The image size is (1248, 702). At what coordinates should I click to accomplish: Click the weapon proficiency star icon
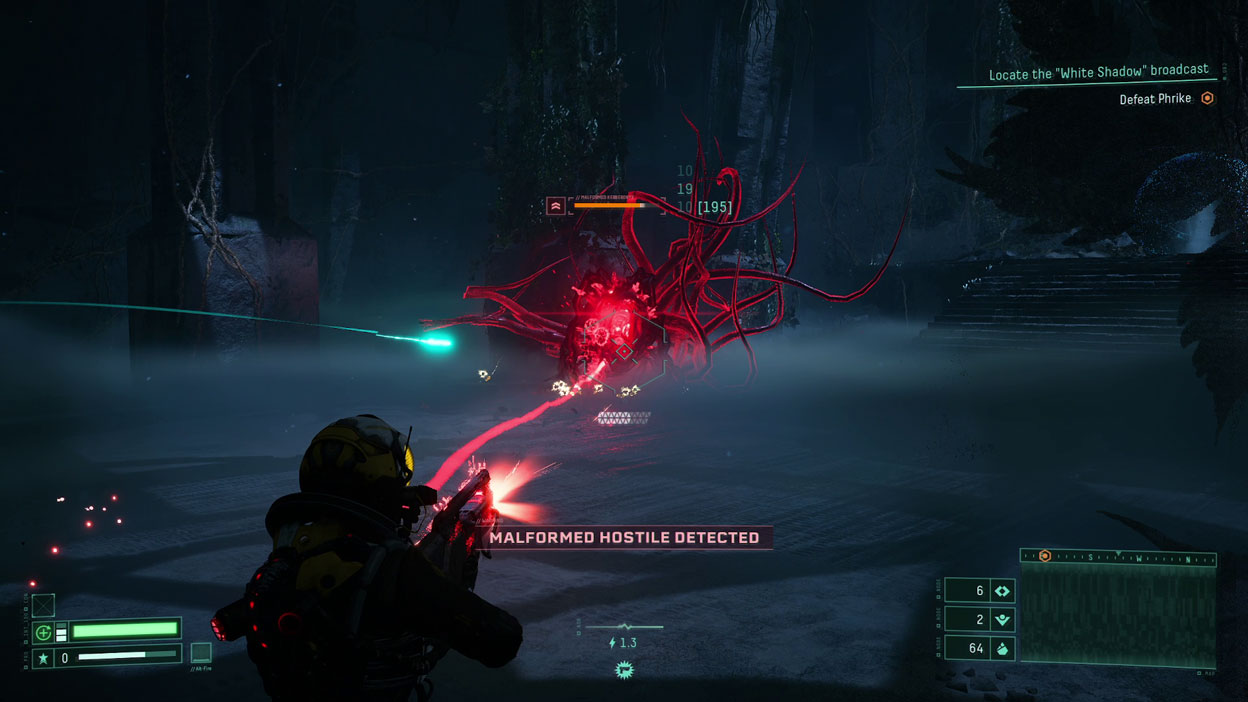[x=43, y=658]
